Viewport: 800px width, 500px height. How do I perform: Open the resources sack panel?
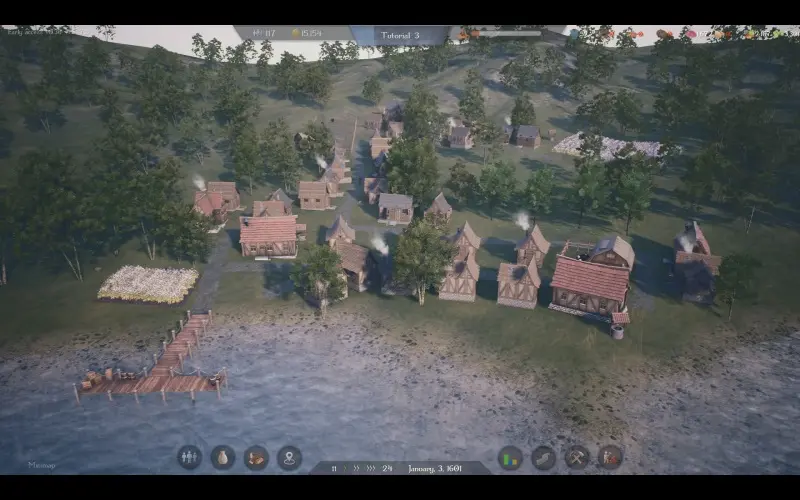click(223, 458)
